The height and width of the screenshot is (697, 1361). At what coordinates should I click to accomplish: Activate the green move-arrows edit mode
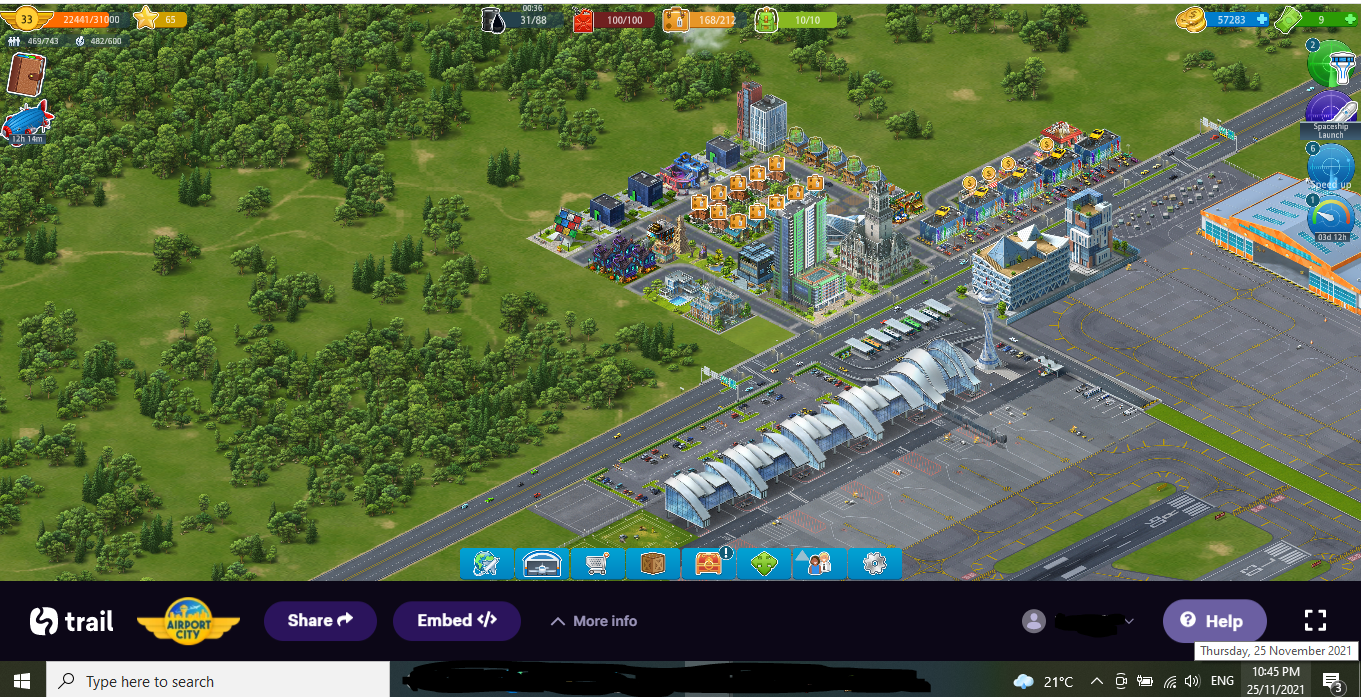click(764, 564)
